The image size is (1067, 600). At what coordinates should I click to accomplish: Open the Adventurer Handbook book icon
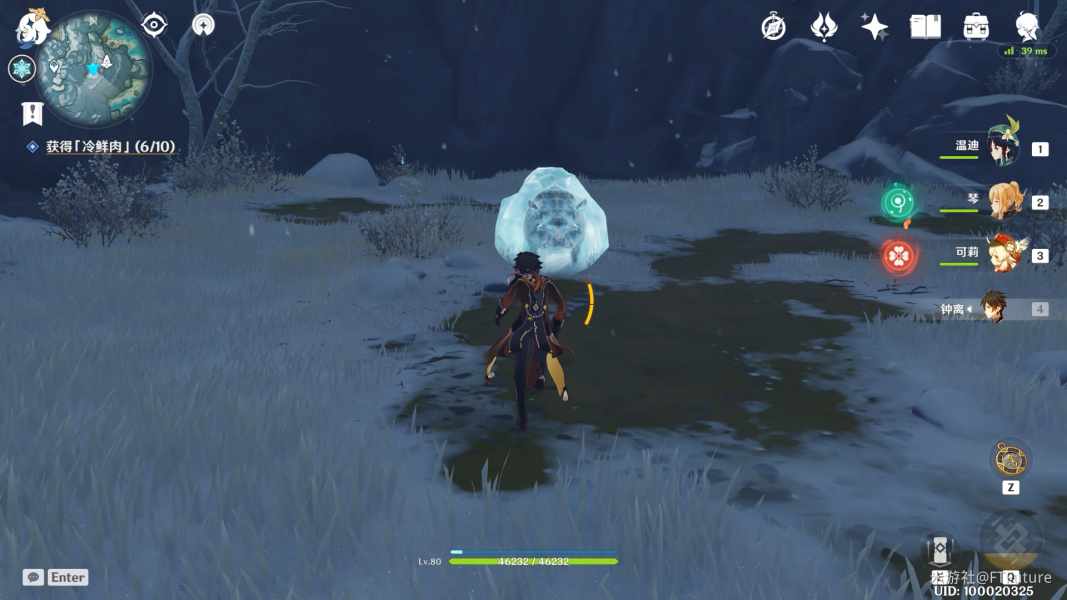(925, 27)
